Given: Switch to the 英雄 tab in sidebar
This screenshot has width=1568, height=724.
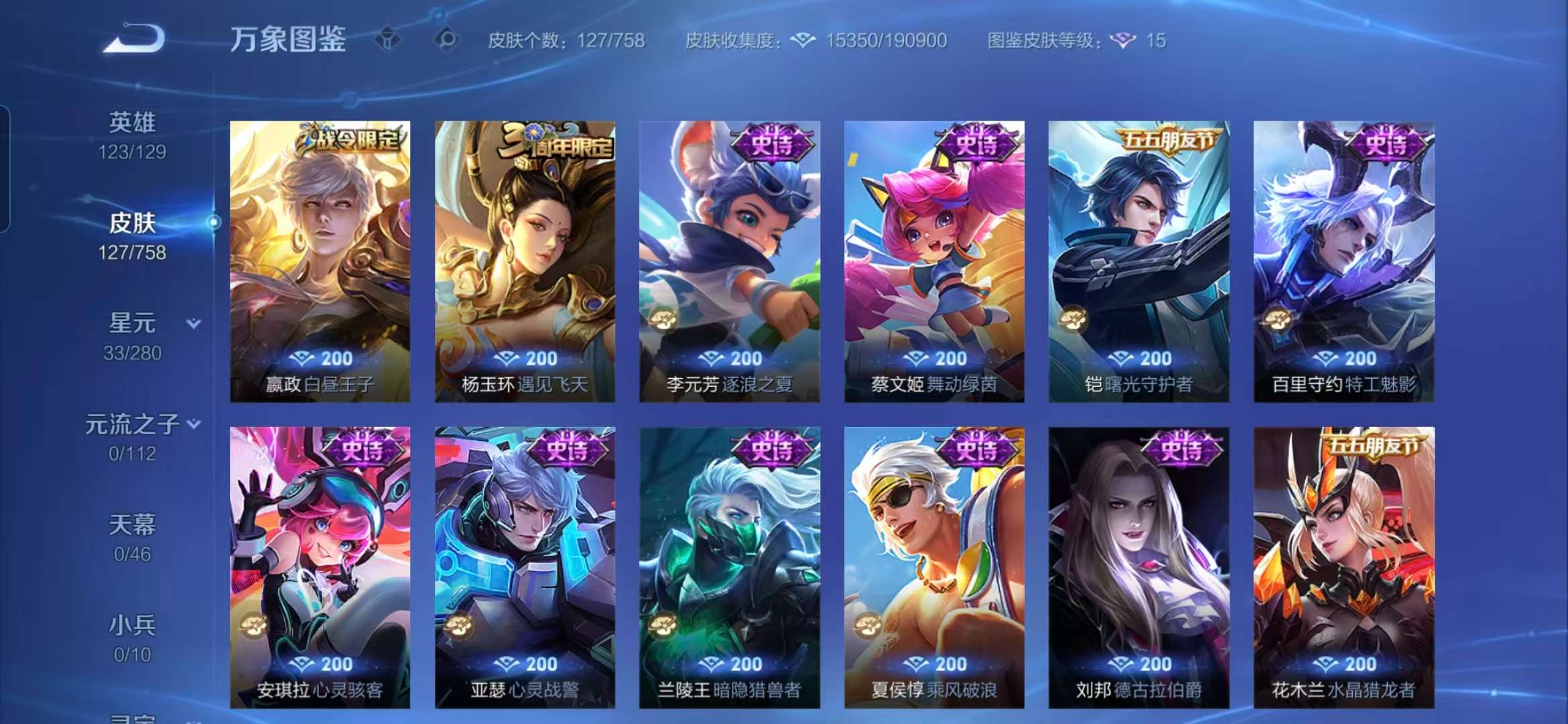Looking at the screenshot, I should (x=133, y=121).
